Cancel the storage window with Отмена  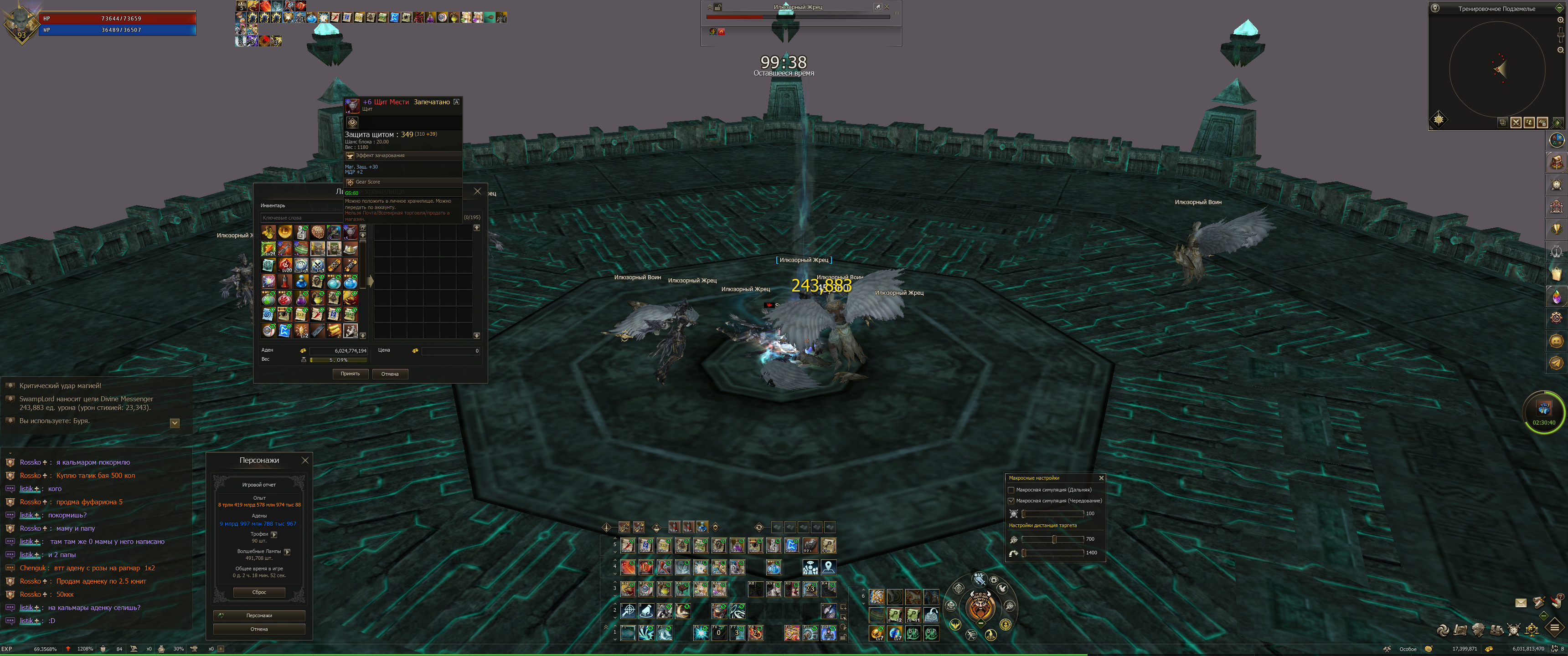pyautogui.click(x=390, y=374)
